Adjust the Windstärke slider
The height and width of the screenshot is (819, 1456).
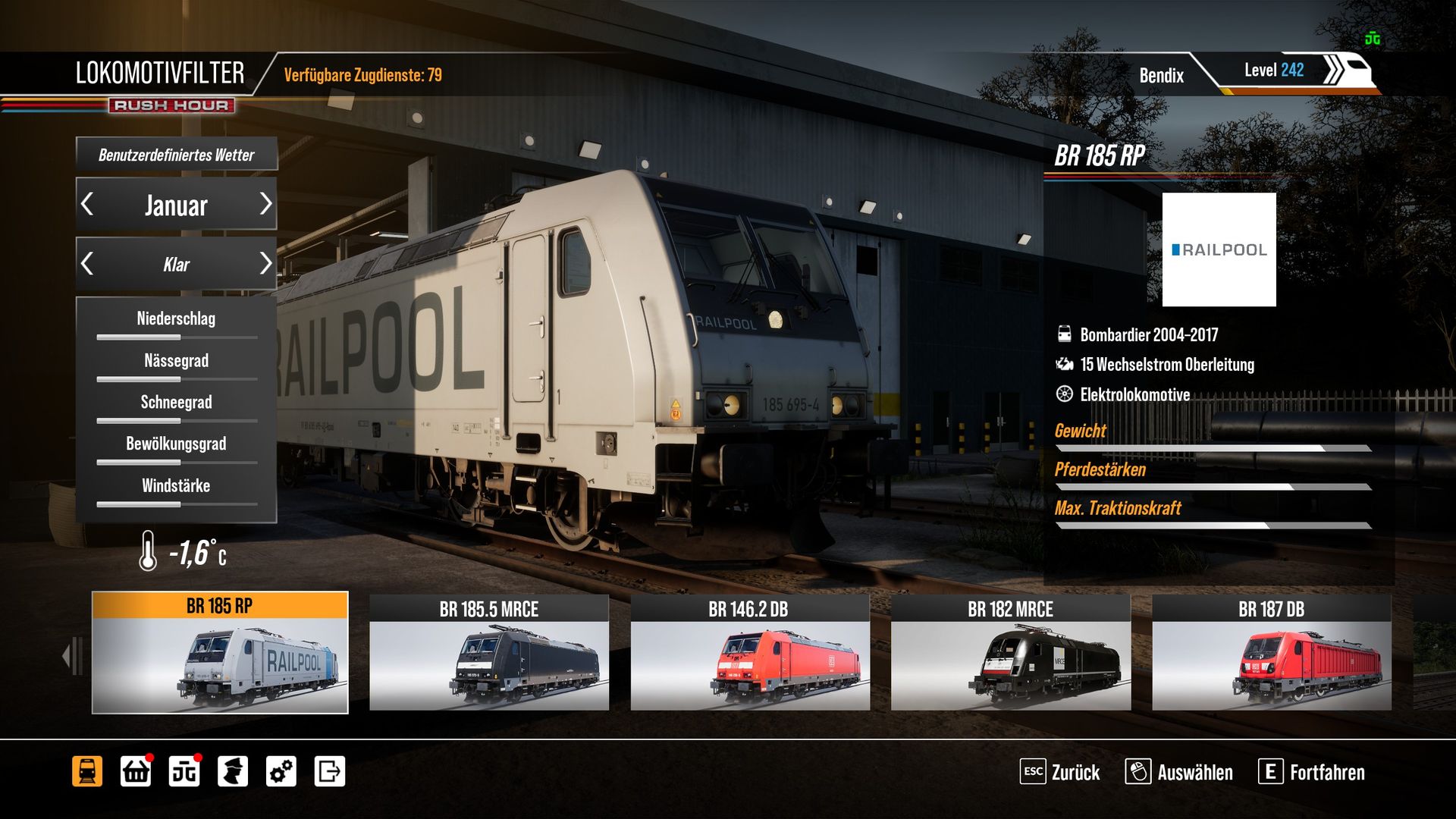point(177,504)
